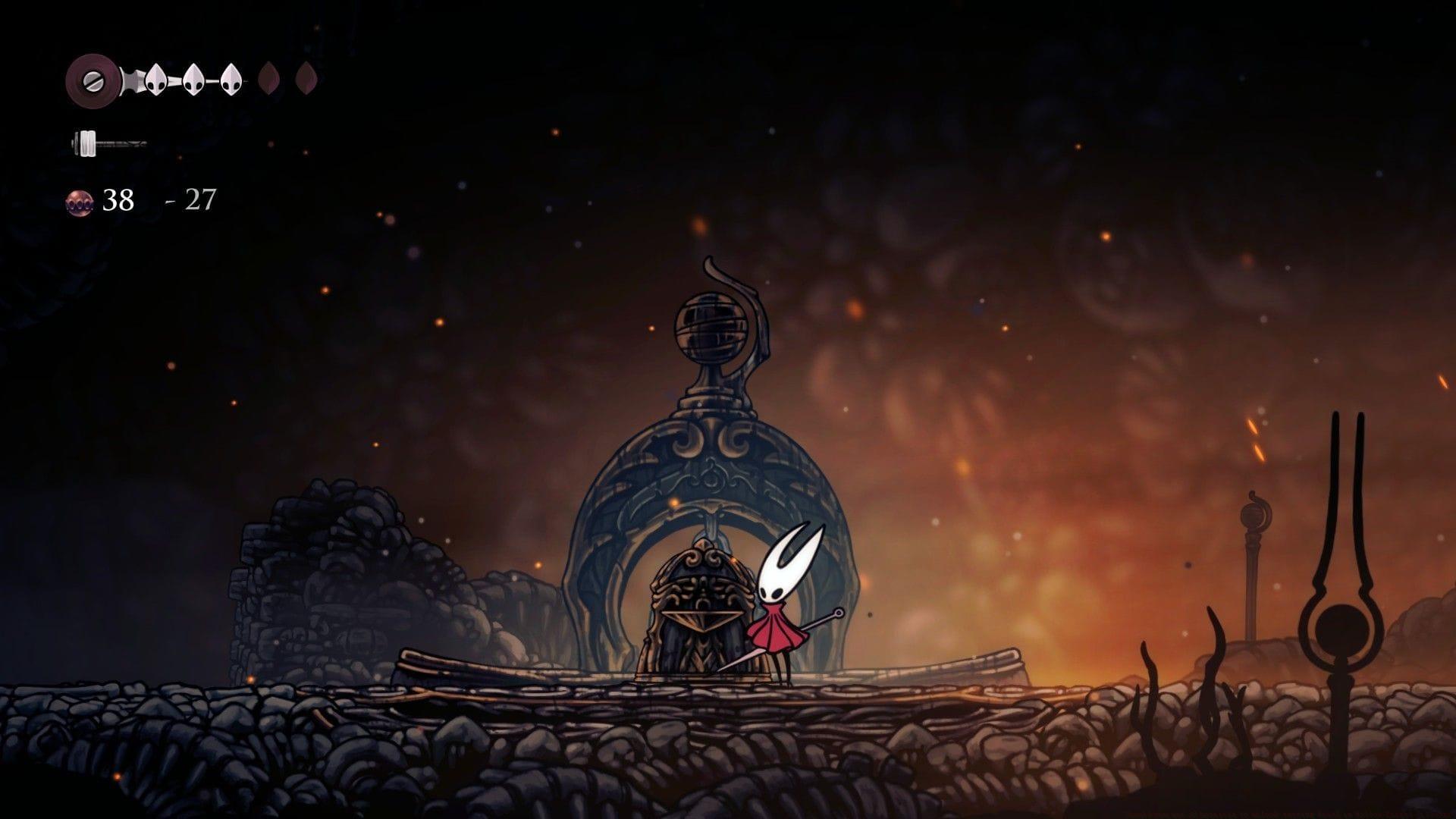Click the first full health mask

155,79
